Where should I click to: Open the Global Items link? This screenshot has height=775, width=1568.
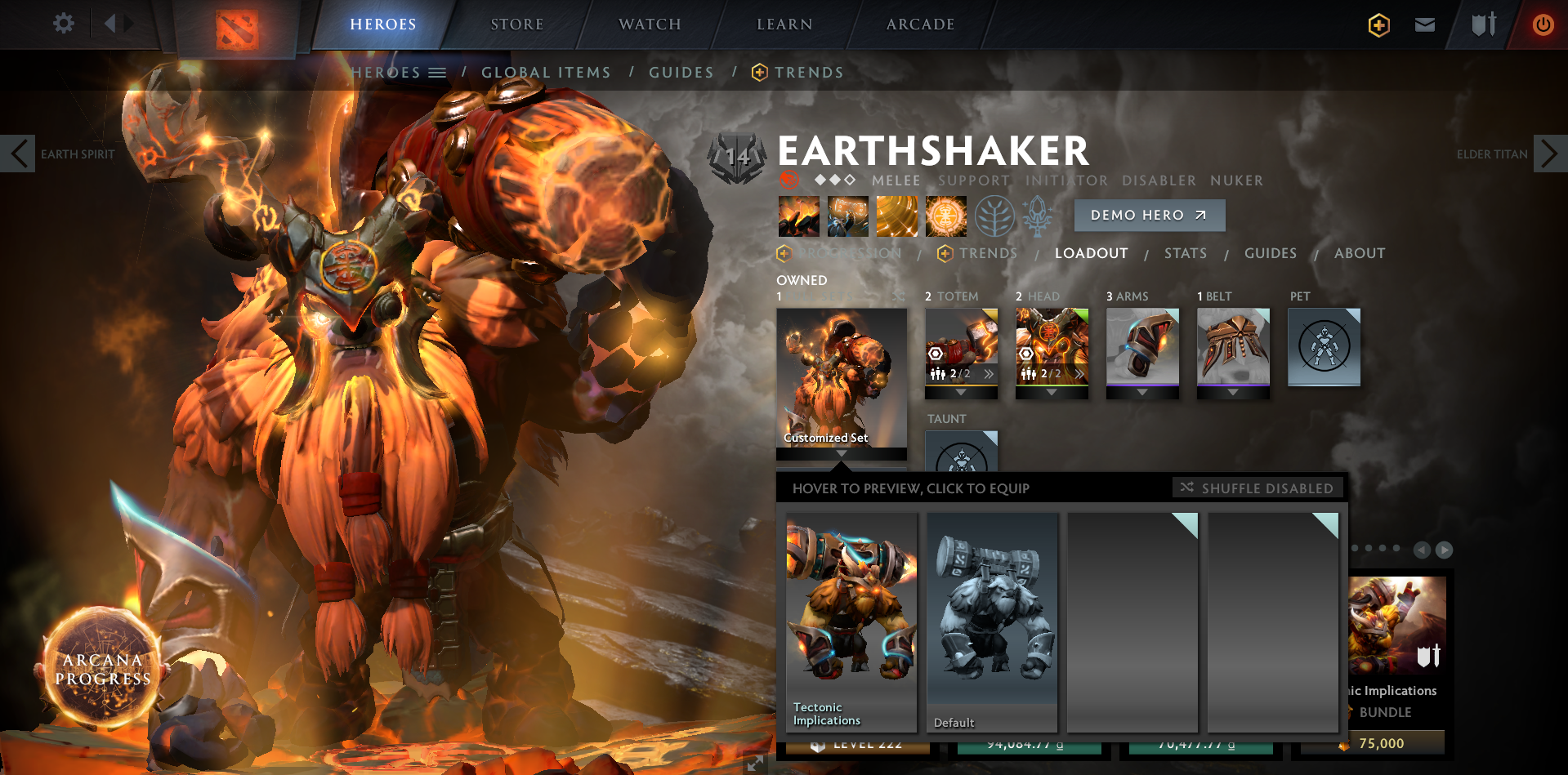[546, 72]
